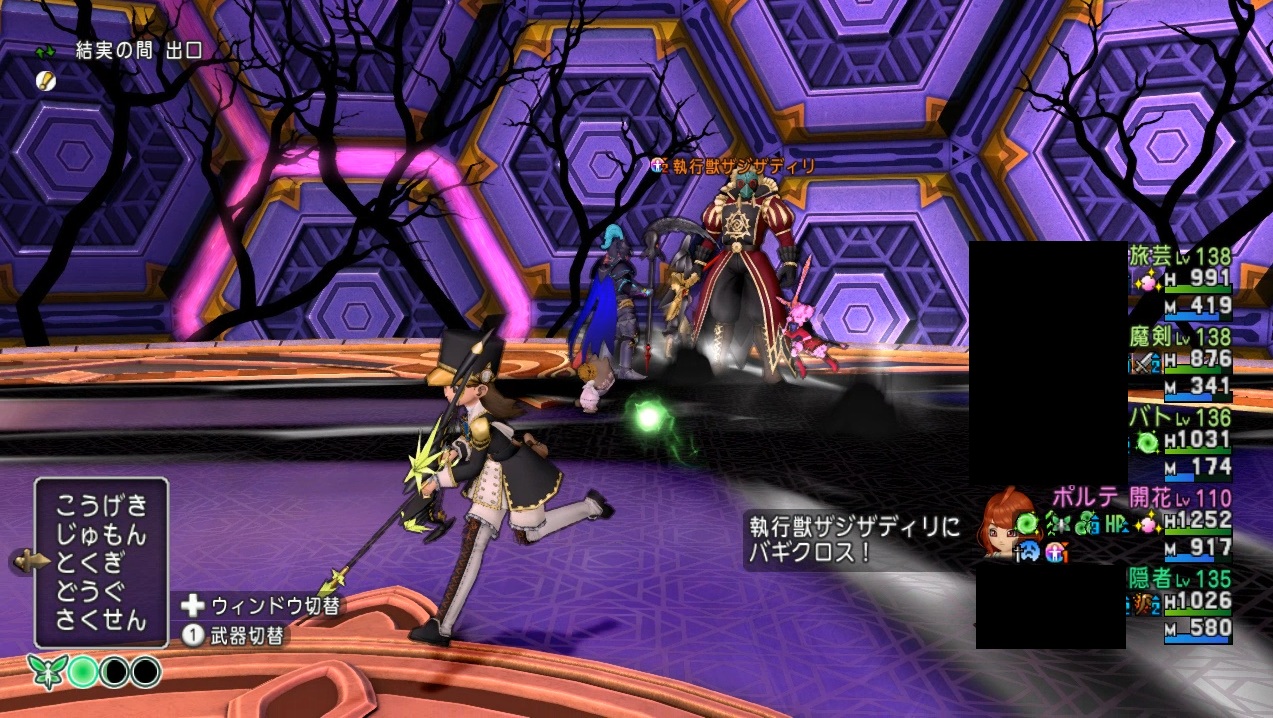Choose the とくぎ skills command
This screenshot has height=718, width=1273.
101,562
